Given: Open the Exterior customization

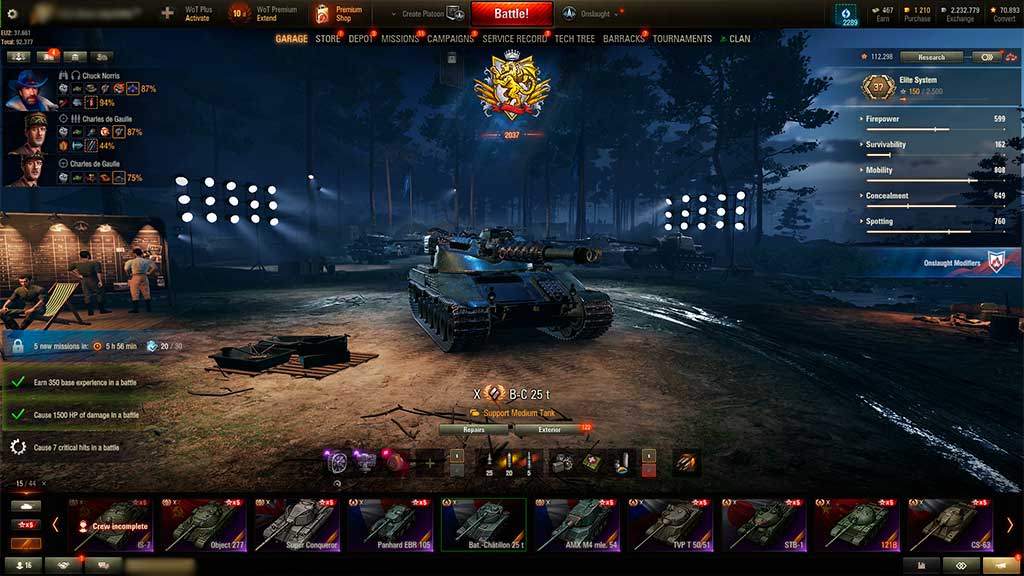Looking at the screenshot, I should tap(550, 430).
